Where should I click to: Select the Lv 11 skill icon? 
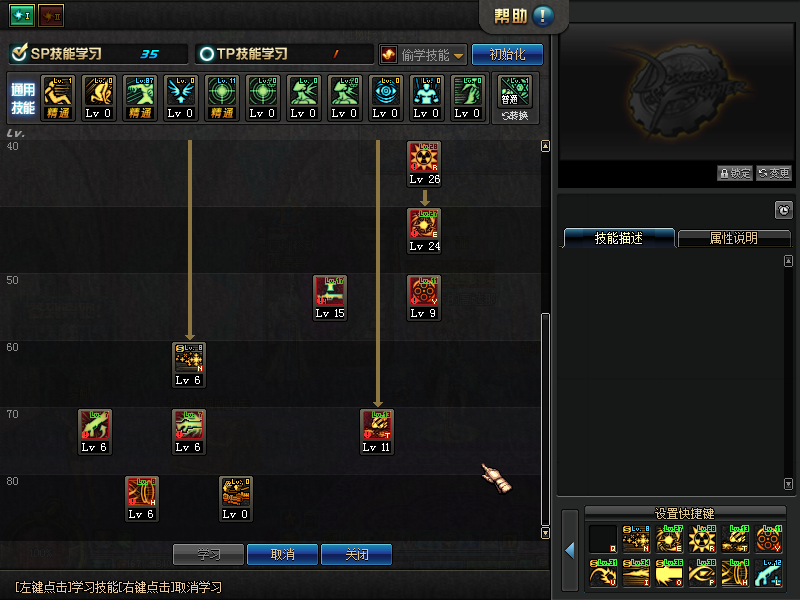coord(377,426)
